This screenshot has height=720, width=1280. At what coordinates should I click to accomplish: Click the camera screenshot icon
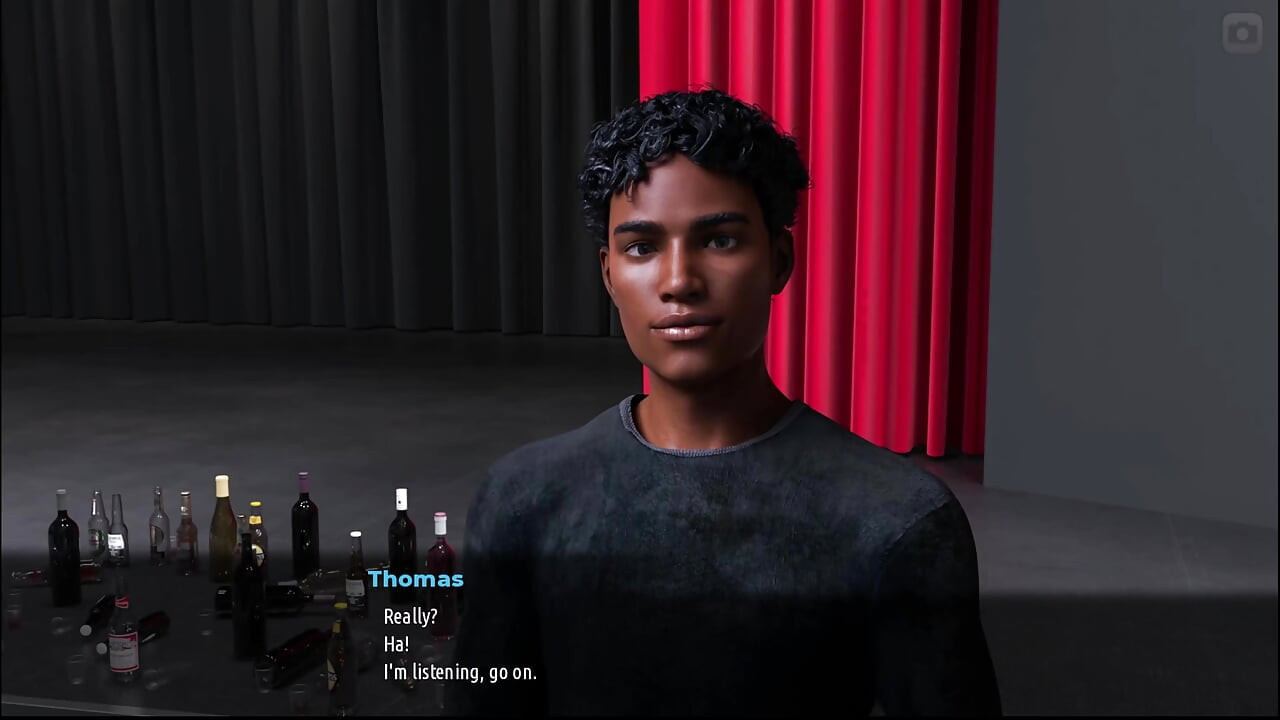(1242, 33)
